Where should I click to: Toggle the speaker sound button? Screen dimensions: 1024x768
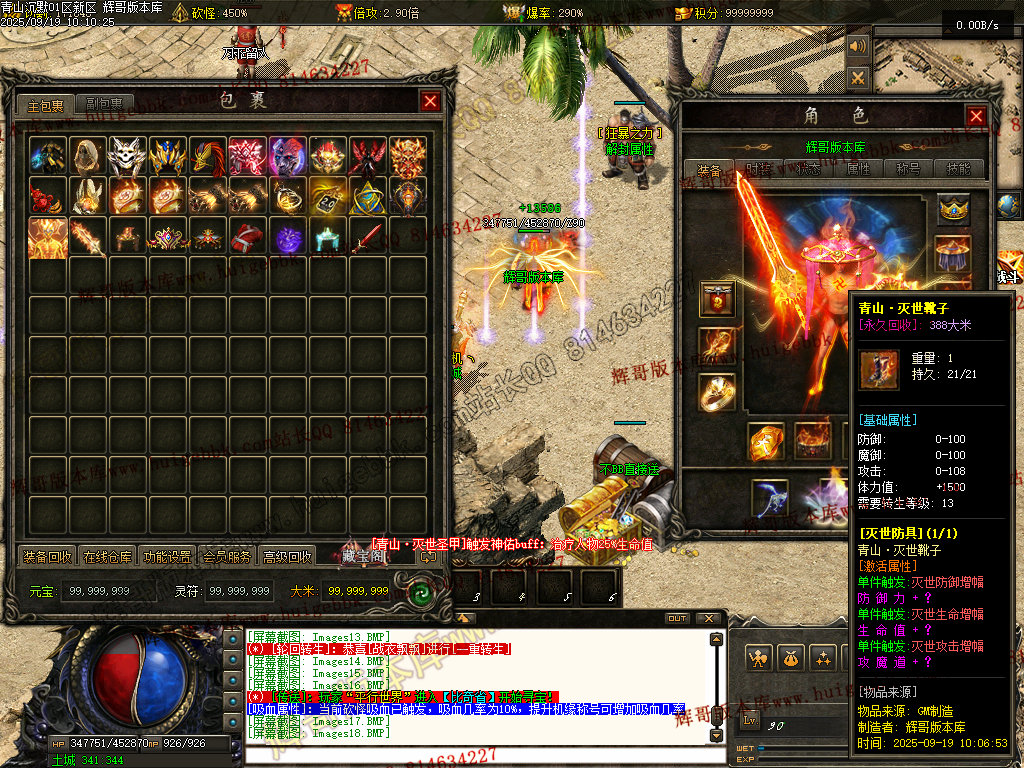pos(858,47)
